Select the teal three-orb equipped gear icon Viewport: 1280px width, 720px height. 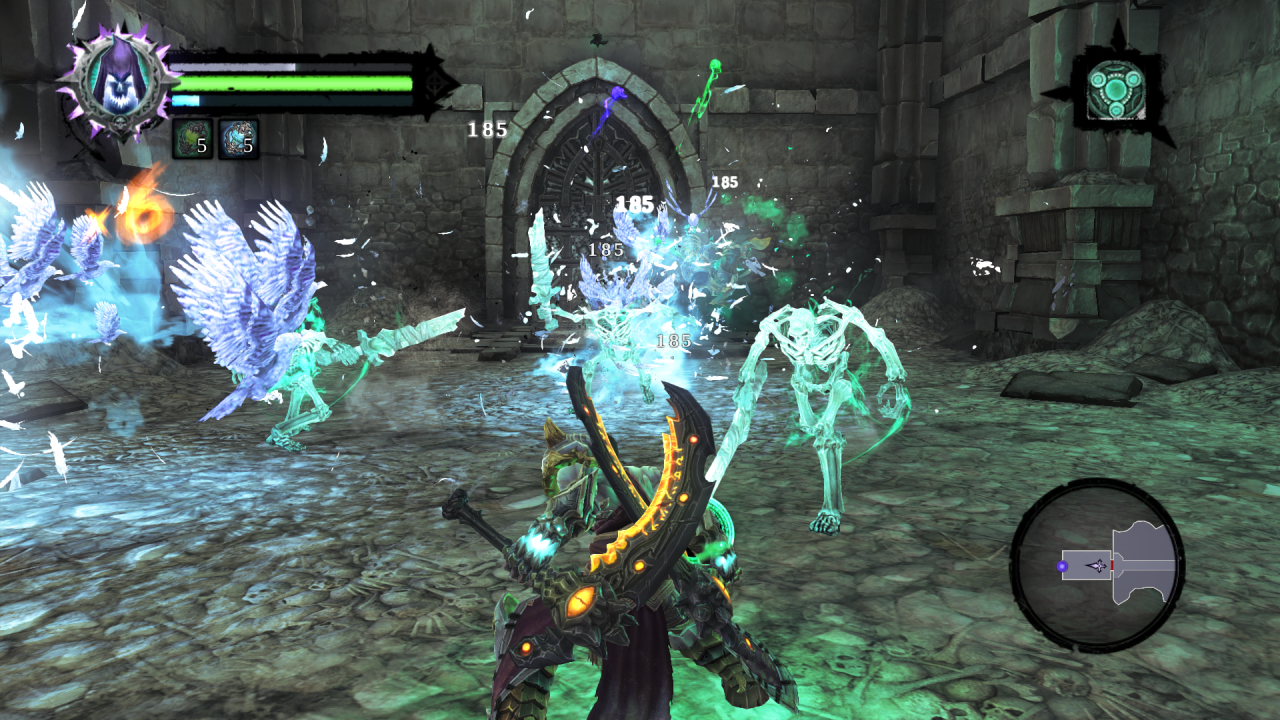[1116, 88]
